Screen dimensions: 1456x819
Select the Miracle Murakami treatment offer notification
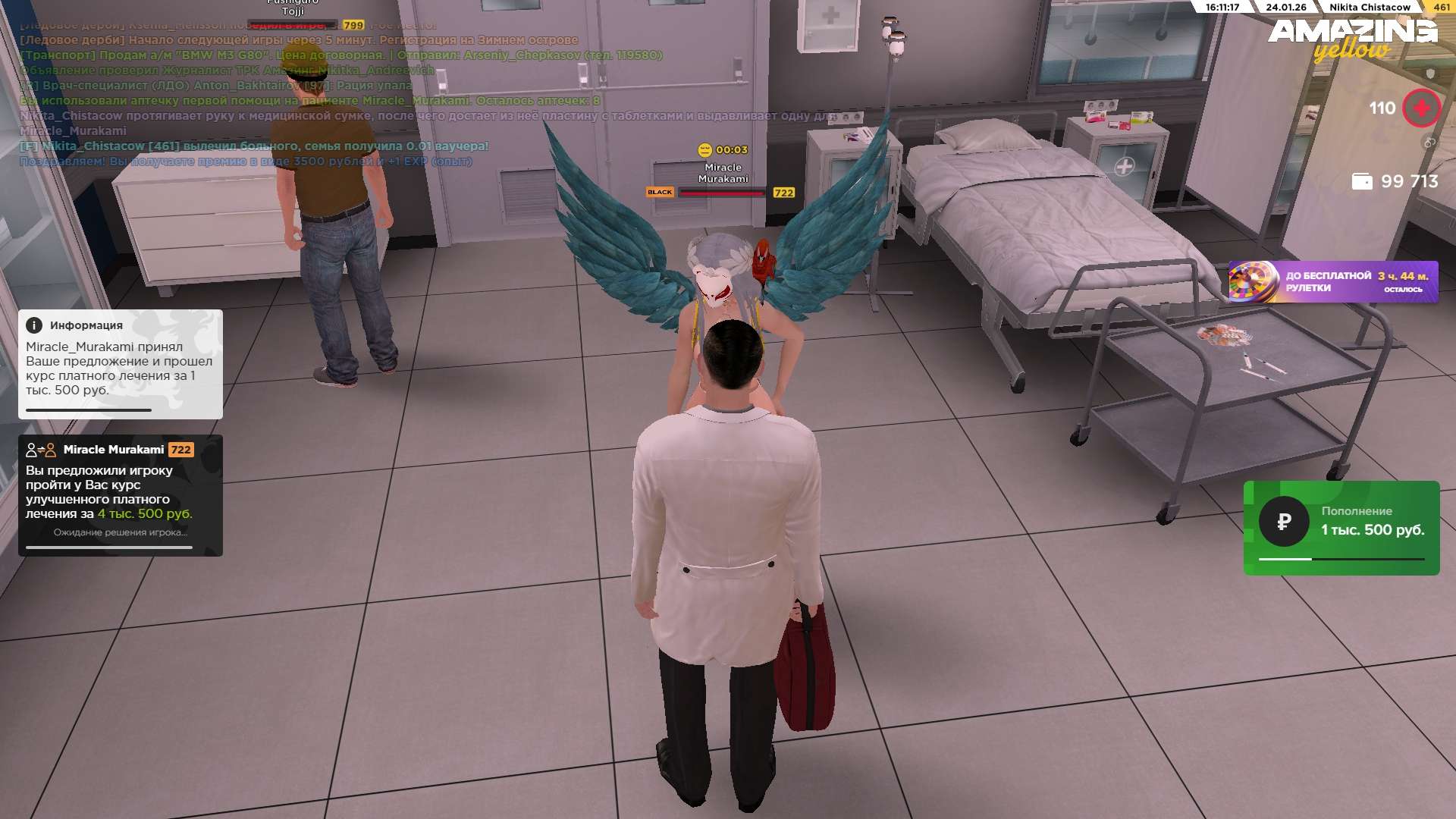[121, 495]
